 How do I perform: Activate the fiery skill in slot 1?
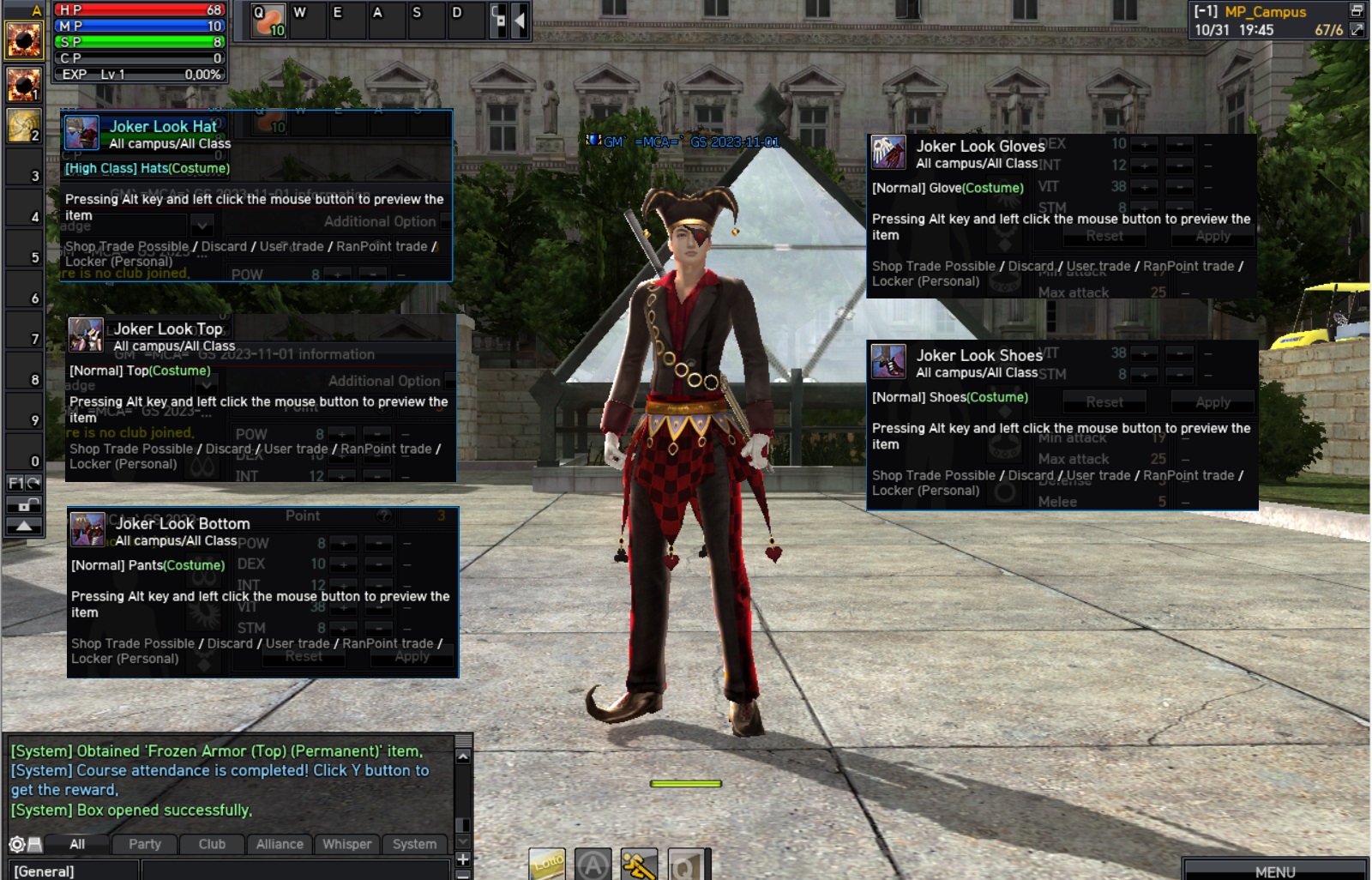tap(24, 85)
